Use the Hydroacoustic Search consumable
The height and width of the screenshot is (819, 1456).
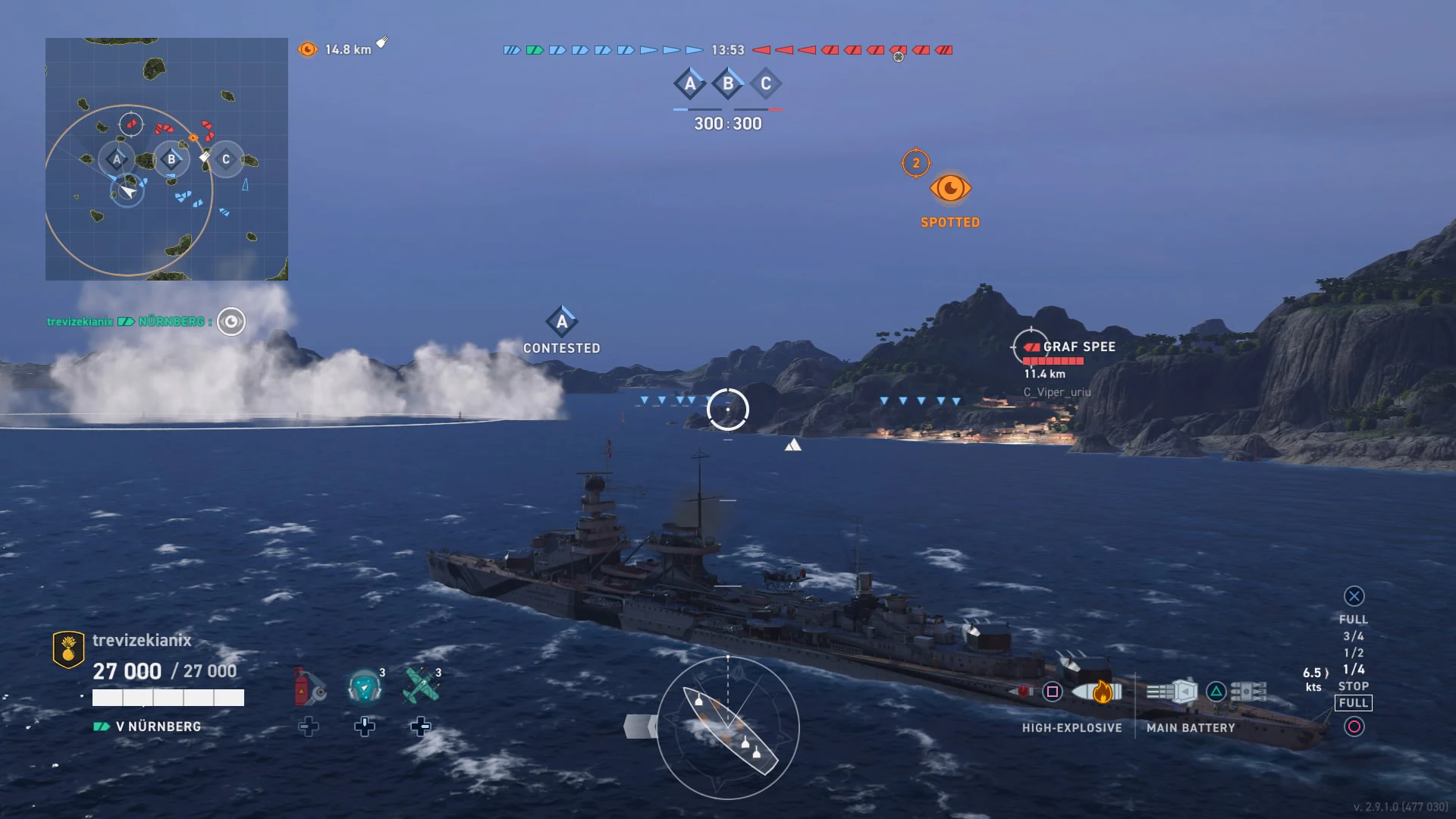pos(365,686)
